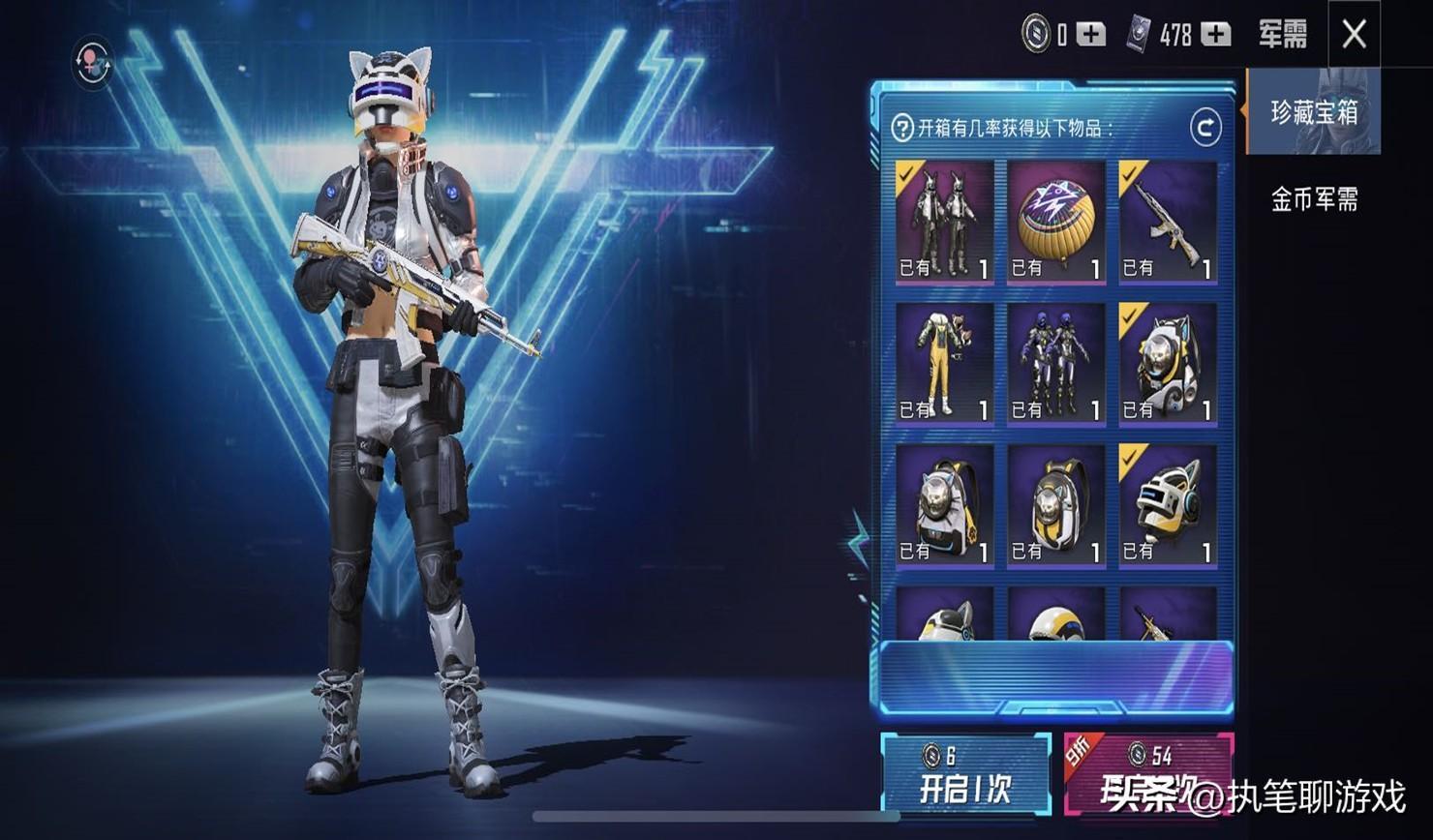Image resolution: width=1433 pixels, height=840 pixels.
Task: Choose the yellow and white cat backpack
Action: [1056, 505]
